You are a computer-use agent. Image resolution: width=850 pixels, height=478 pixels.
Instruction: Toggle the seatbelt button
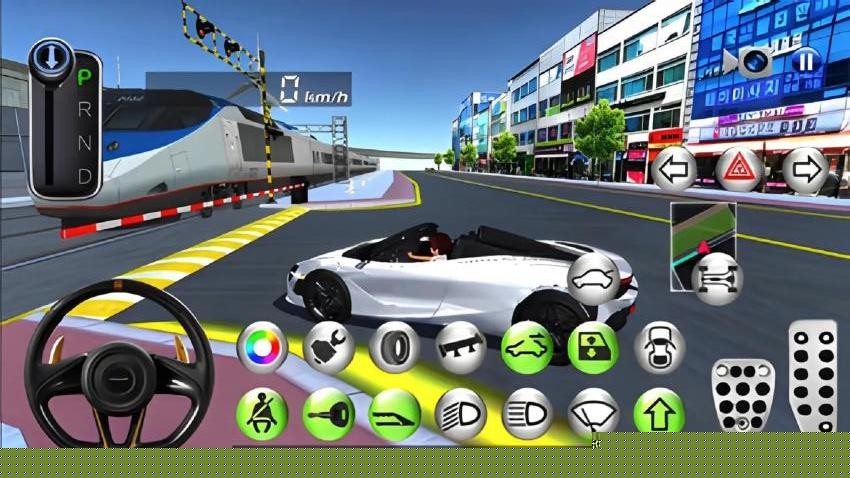(x=262, y=413)
